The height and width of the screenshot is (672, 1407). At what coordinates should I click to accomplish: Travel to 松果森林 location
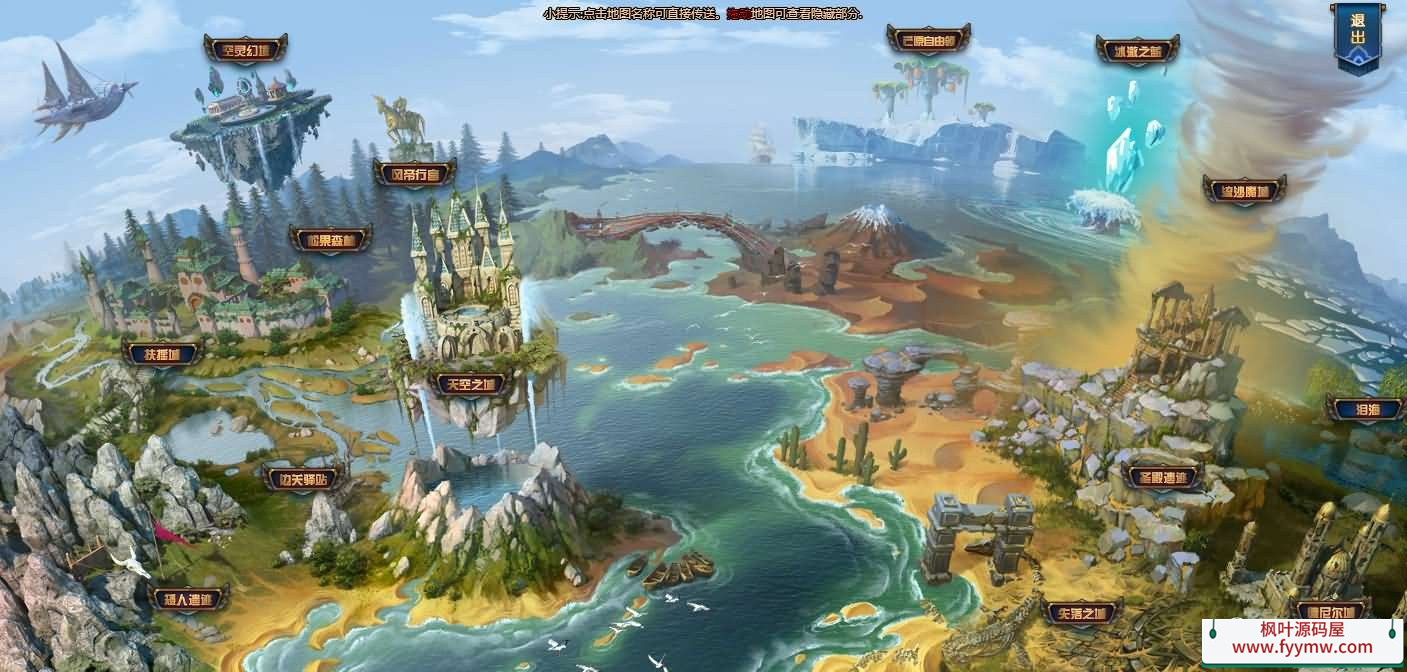[330, 240]
